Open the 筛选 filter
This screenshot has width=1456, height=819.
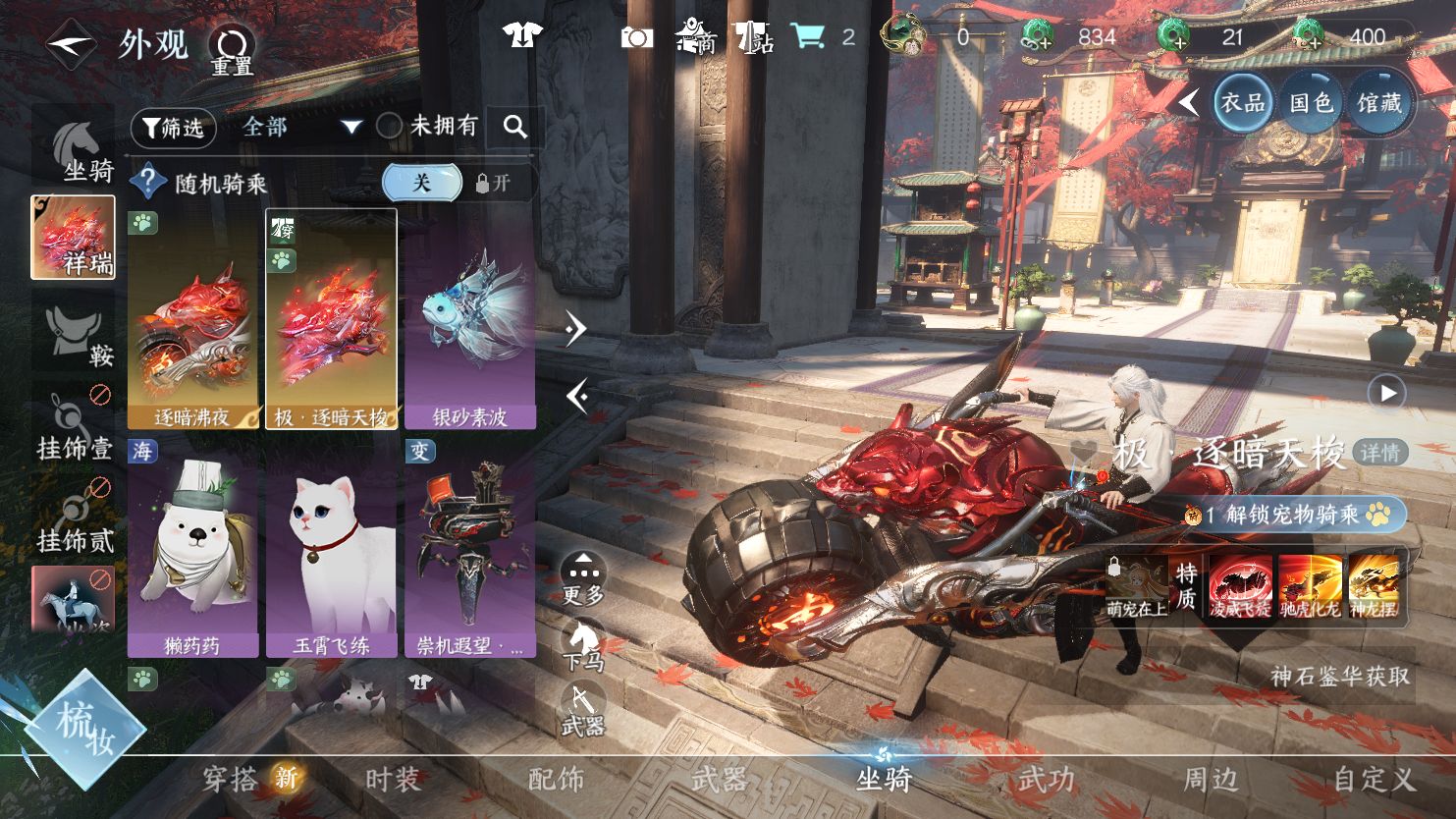click(x=173, y=128)
